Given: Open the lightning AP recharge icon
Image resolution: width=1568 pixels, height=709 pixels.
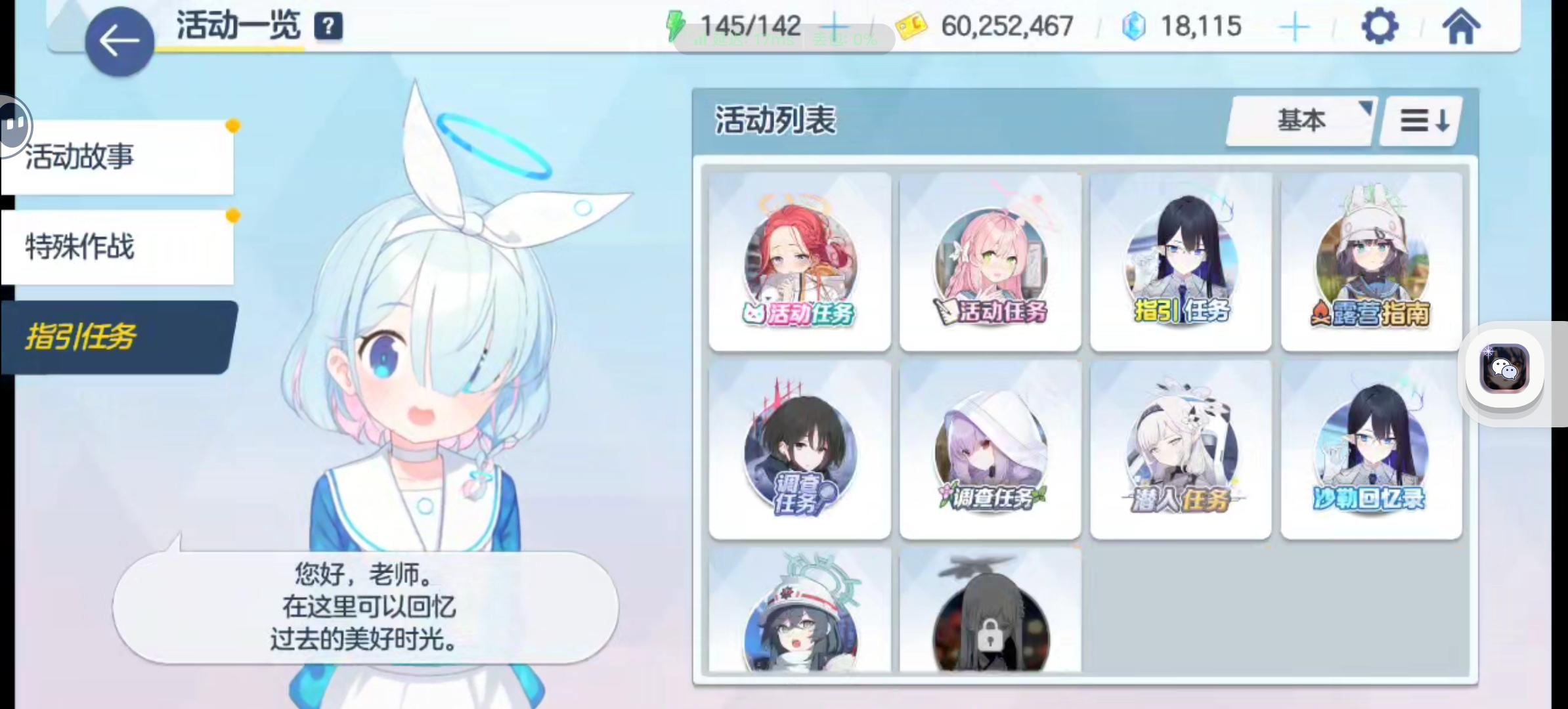Looking at the screenshot, I should pos(674,25).
